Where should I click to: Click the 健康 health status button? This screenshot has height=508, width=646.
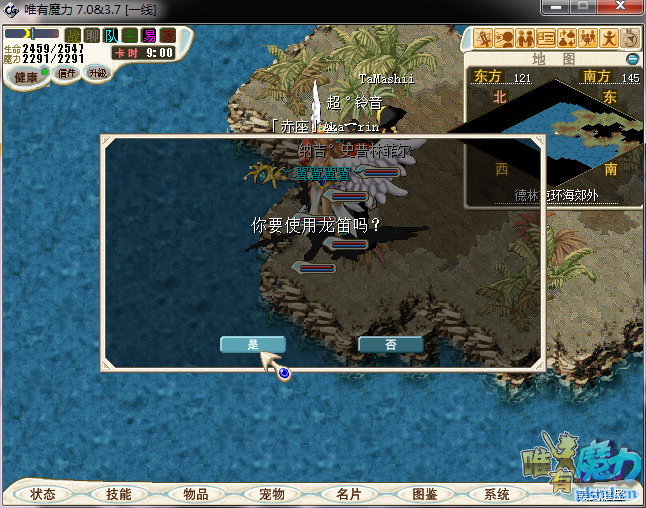26,77
